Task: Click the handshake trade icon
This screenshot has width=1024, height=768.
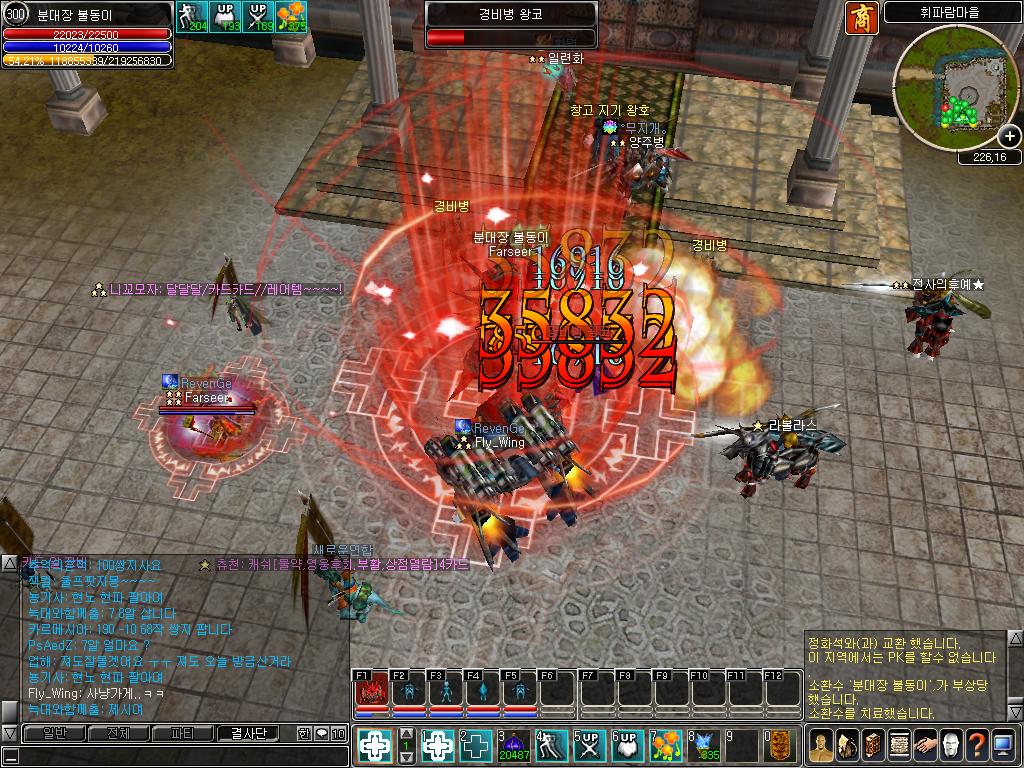Action: point(924,744)
